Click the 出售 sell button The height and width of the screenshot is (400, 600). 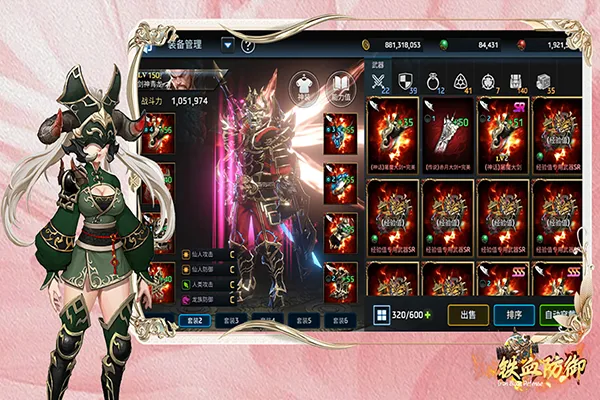(467, 314)
